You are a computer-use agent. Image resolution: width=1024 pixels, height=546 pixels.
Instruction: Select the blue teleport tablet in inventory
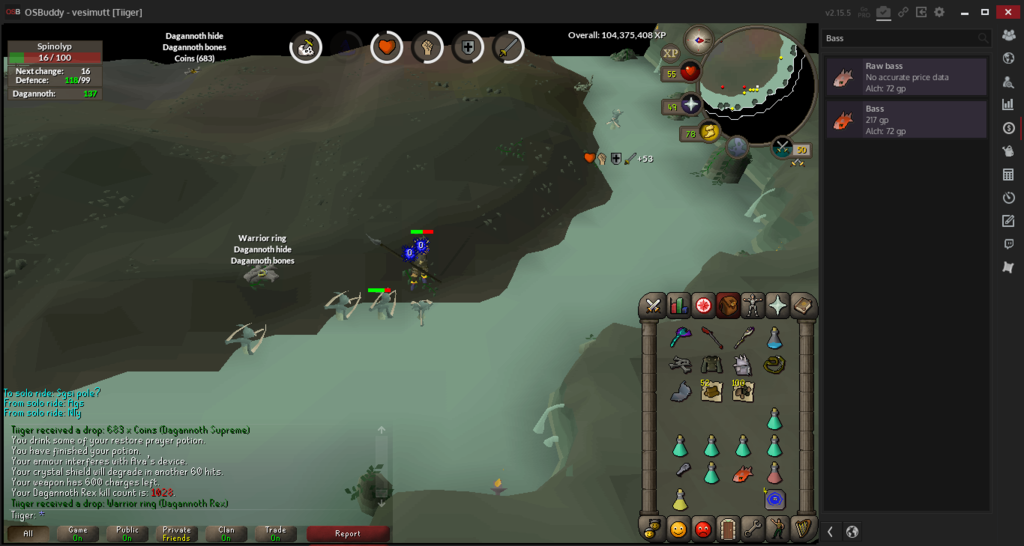pyautogui.click(x=774, y=499)
